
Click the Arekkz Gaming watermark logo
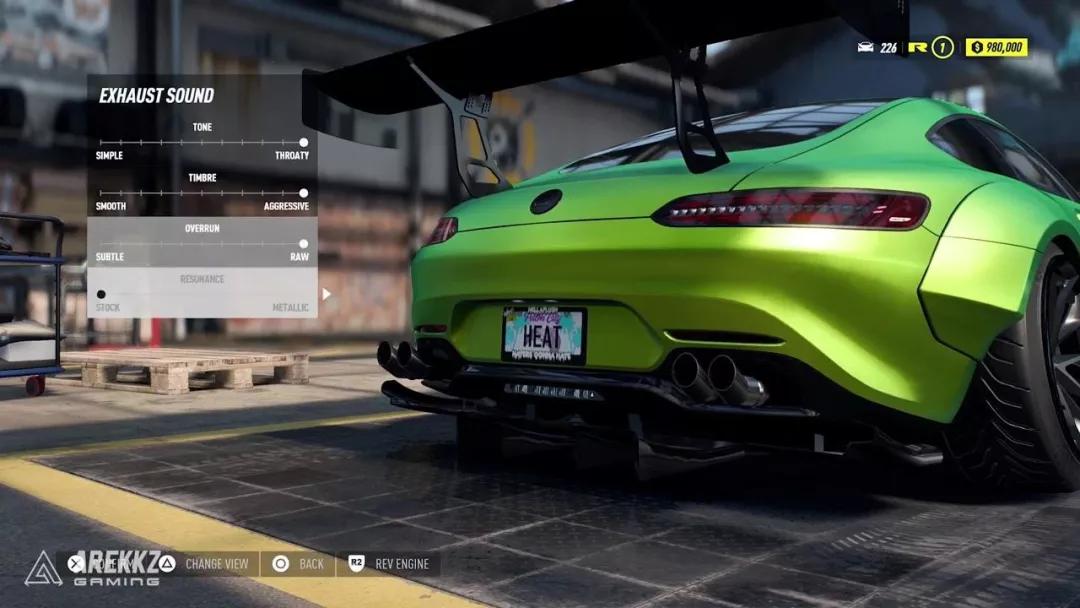click(x=43, y=568)
